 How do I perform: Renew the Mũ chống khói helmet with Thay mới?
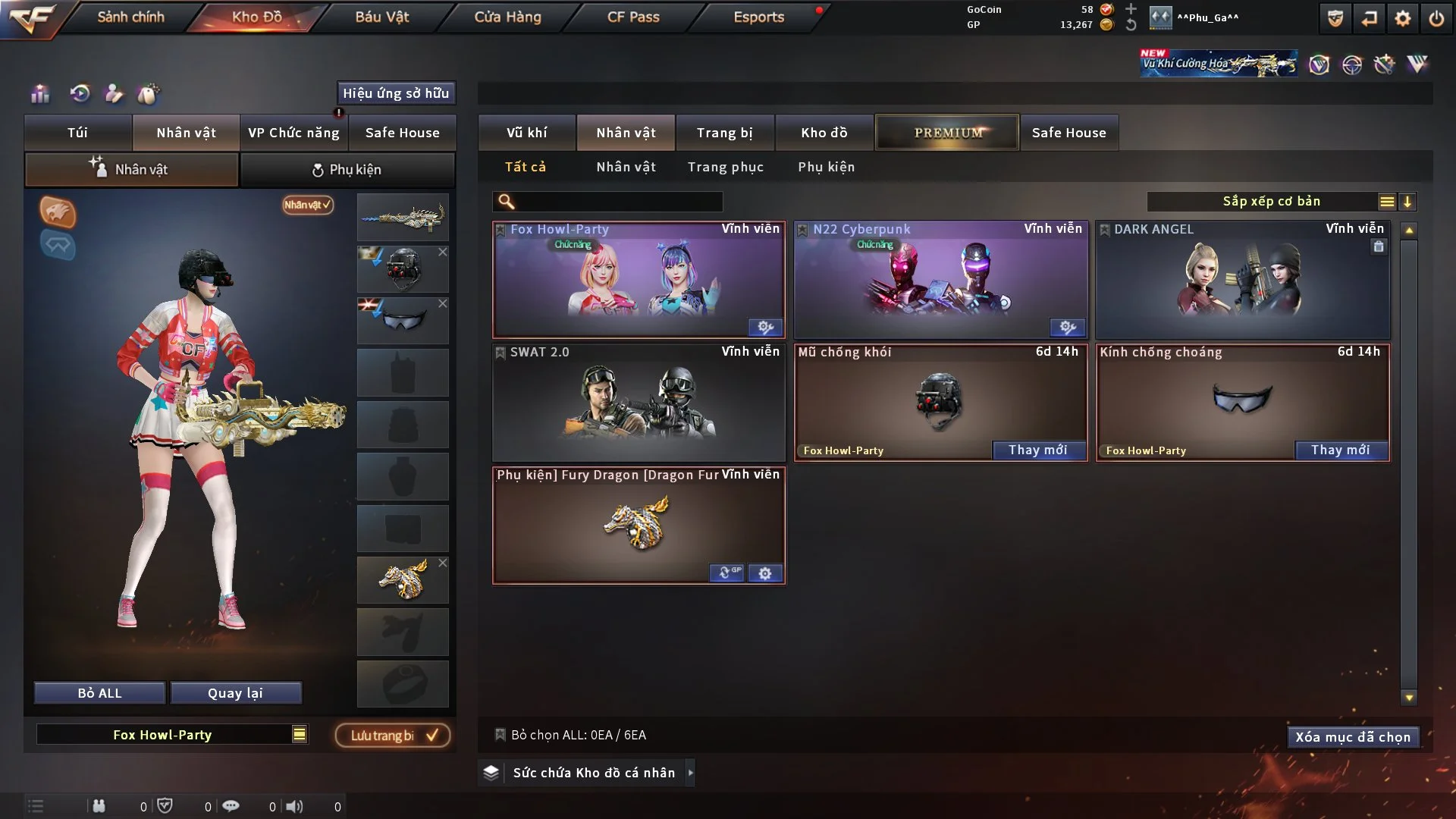[x=1037, y=450]
